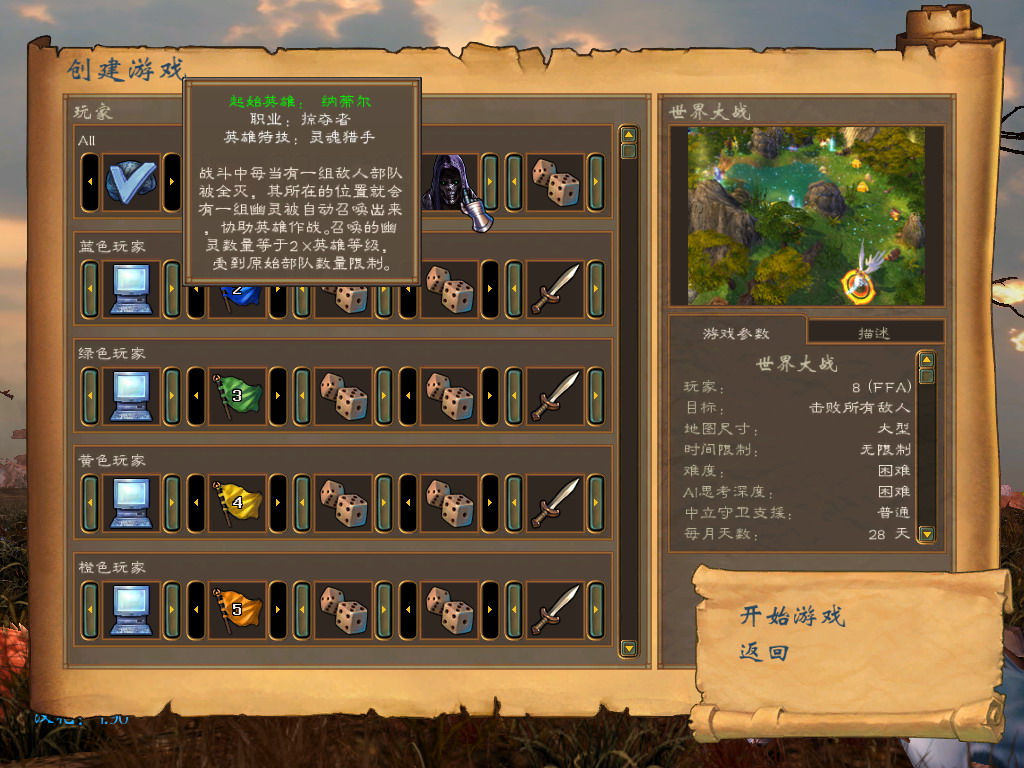Click the 世界大战 map preview thumbnail
The image size is (1024, 768).
[x=806, y=215]
